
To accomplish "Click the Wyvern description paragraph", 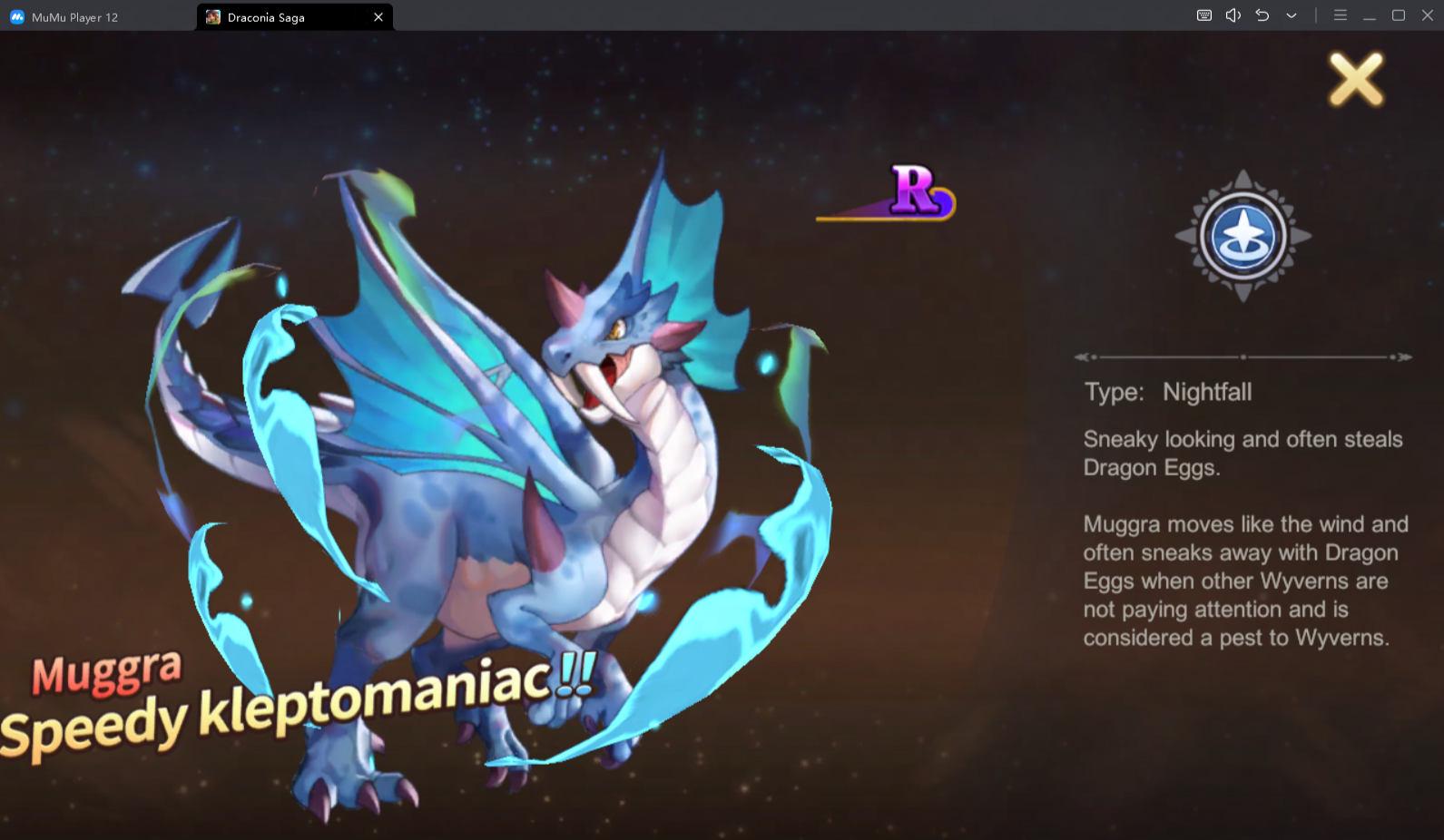I will coord(1243,581).
